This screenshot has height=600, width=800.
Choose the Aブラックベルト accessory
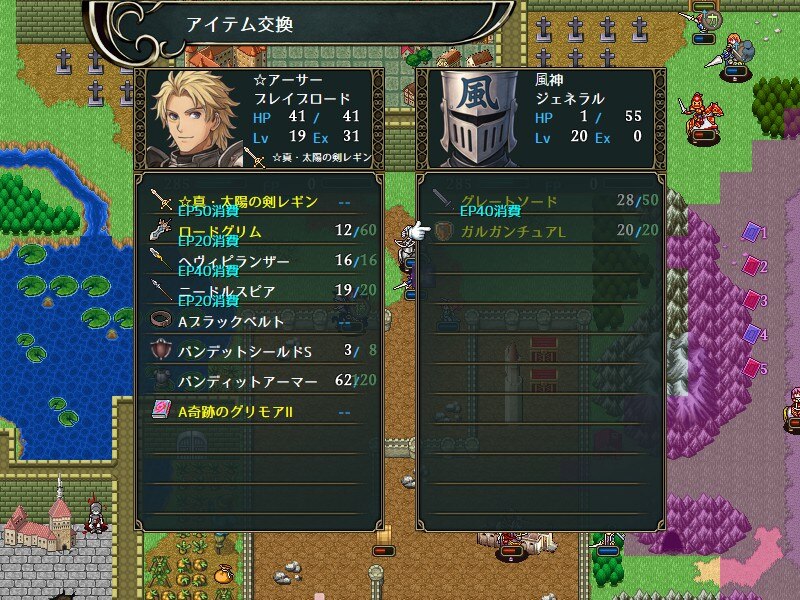pos(258,322)
